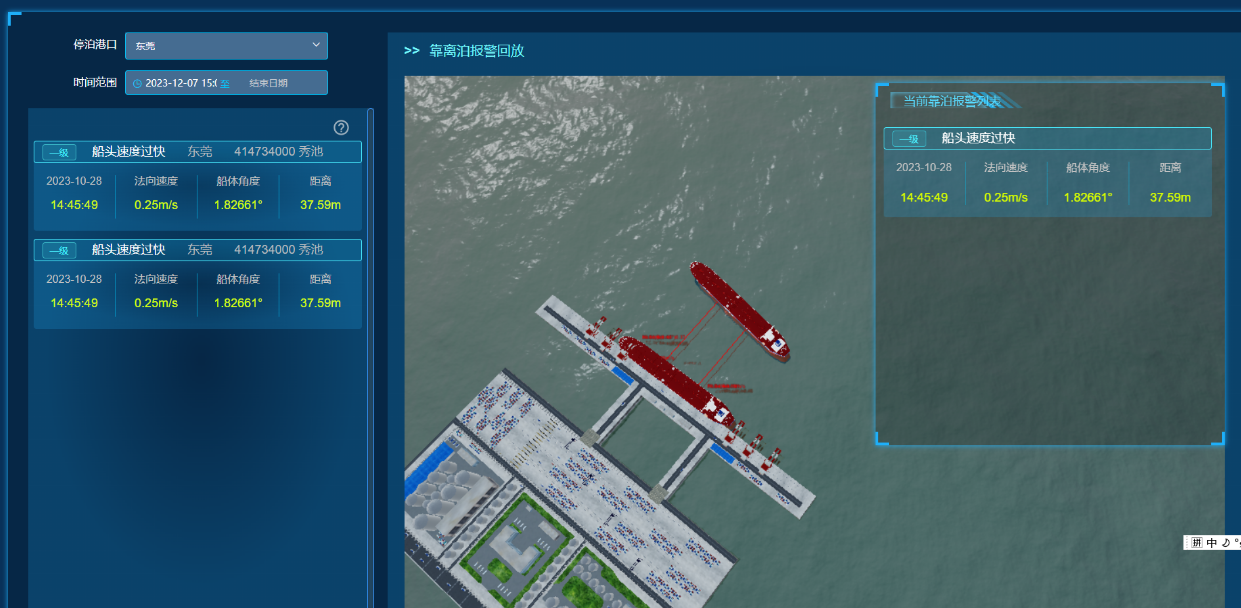Open the 停泊港口 port dropdown
Viewport: 1241px width, 608px height.
(x=226, y=46)
